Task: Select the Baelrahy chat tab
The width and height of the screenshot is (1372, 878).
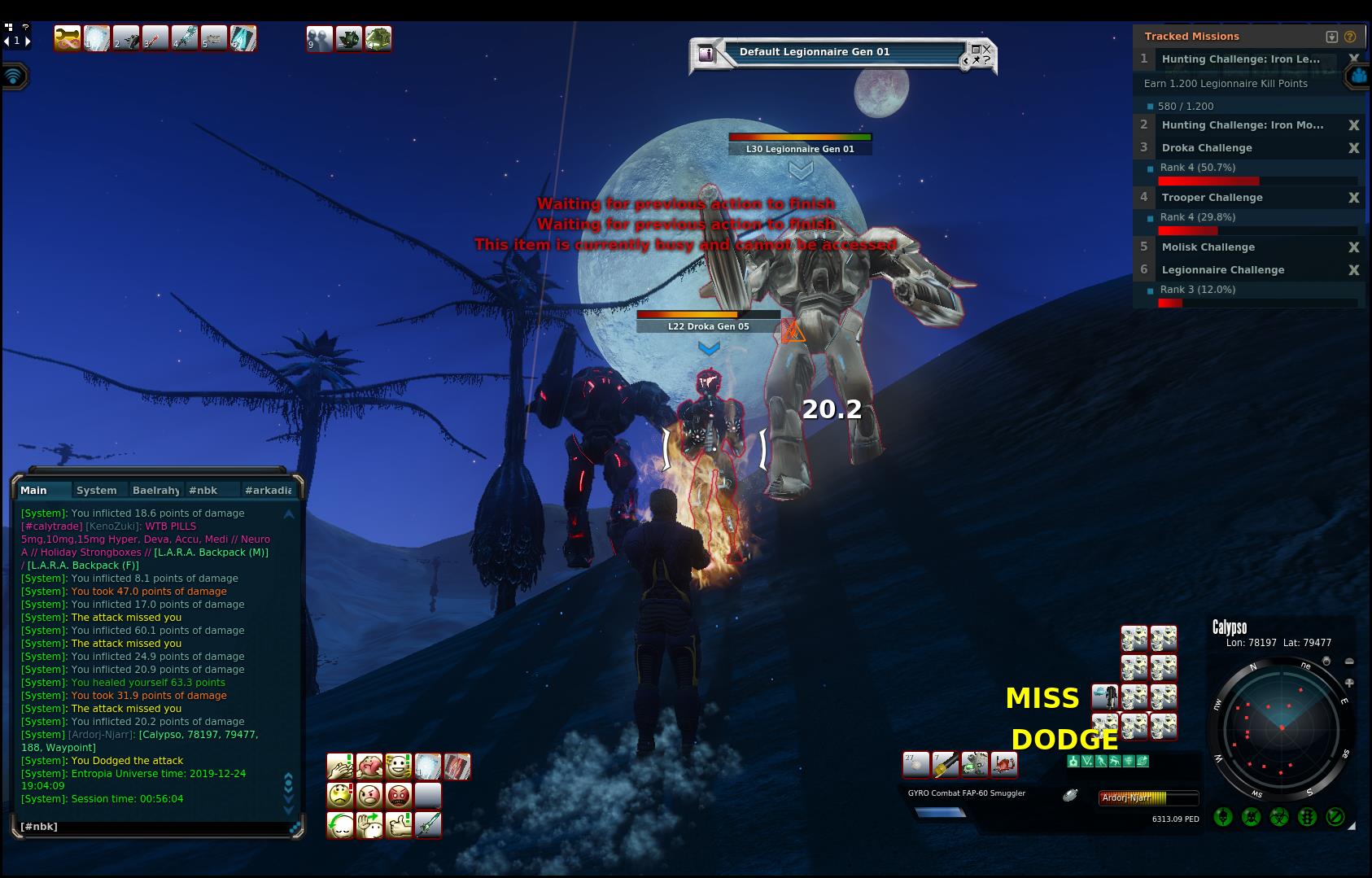Action: pyautogui.click(x=155, y=490)
